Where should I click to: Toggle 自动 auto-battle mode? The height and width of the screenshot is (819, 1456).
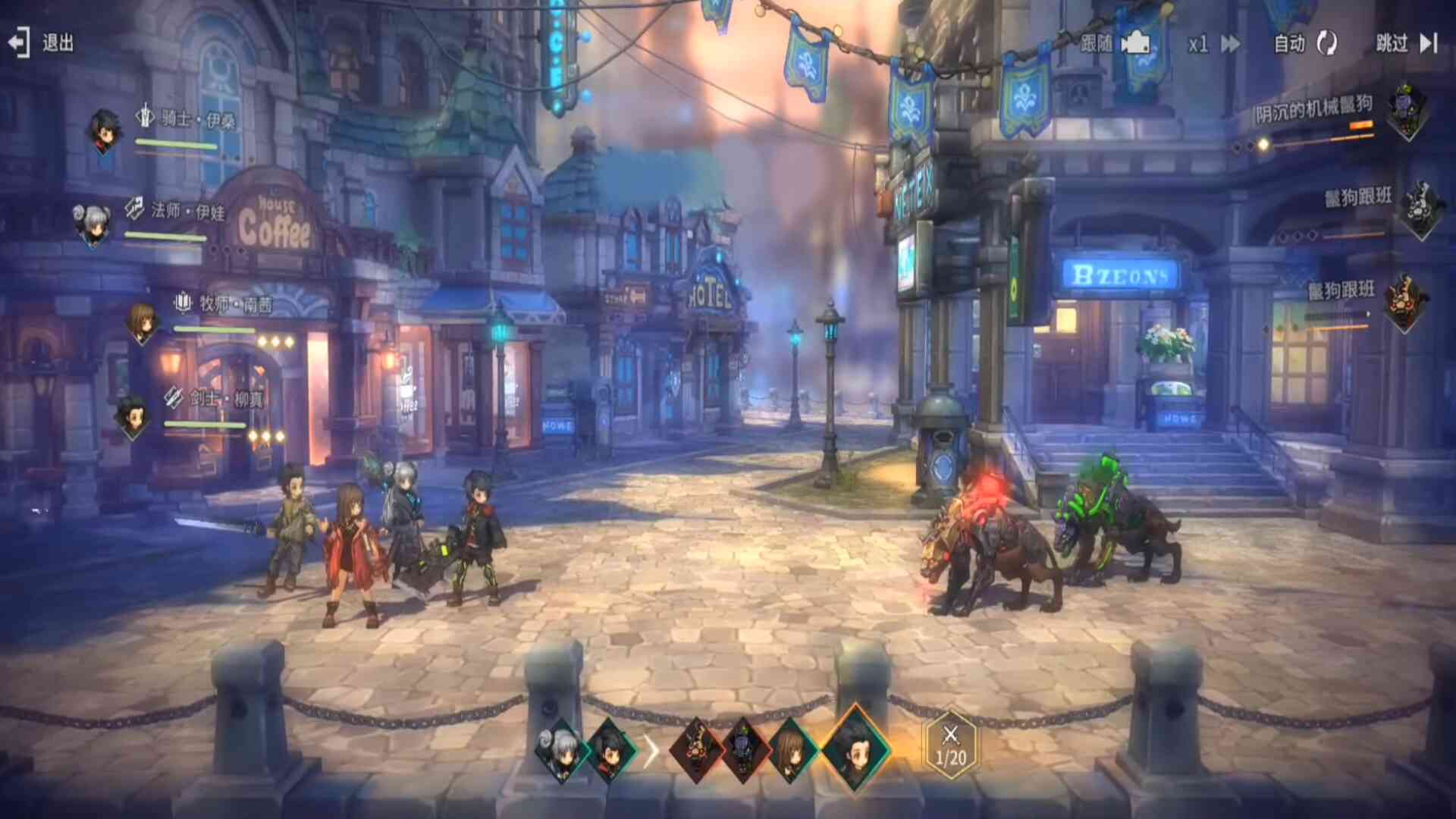click(1305, 44)
